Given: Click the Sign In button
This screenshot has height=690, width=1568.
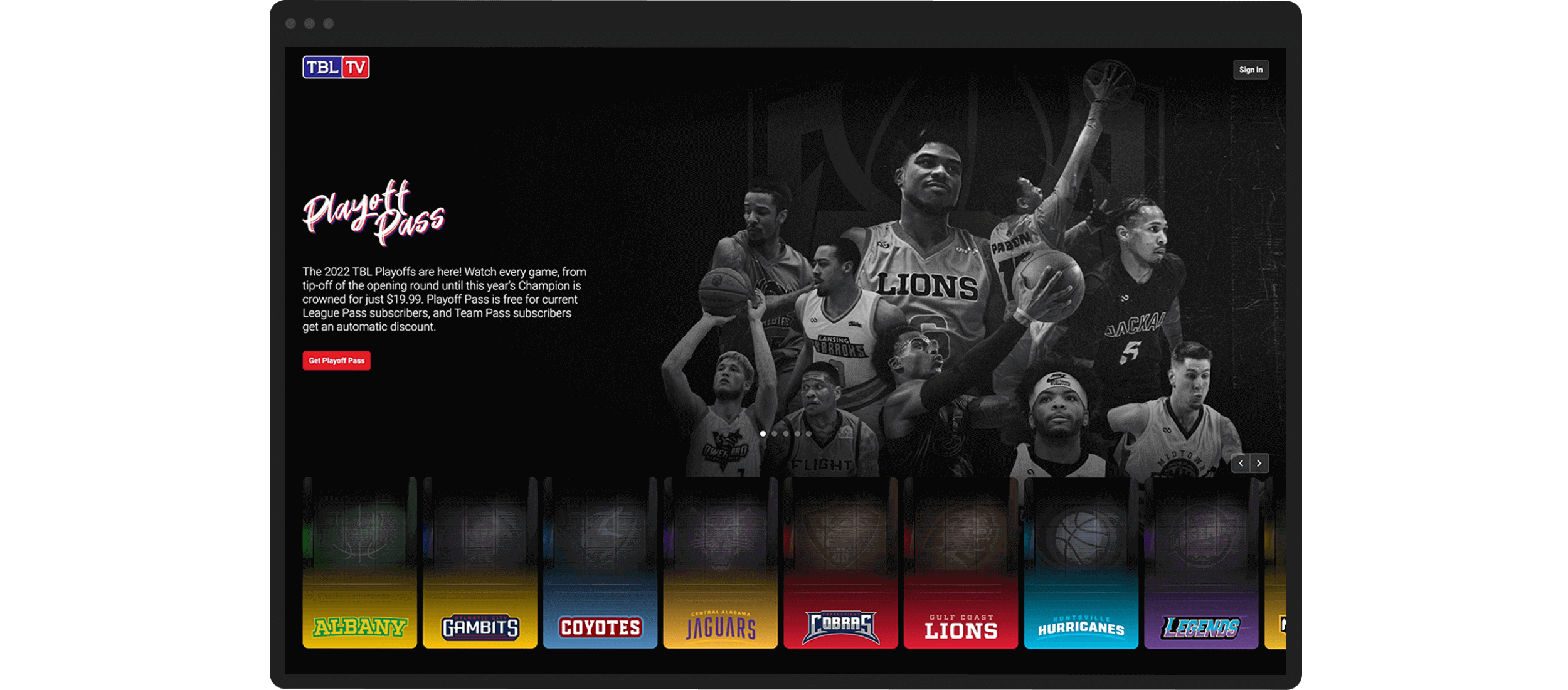Looking at the screenshot, I should [1251, 70].
